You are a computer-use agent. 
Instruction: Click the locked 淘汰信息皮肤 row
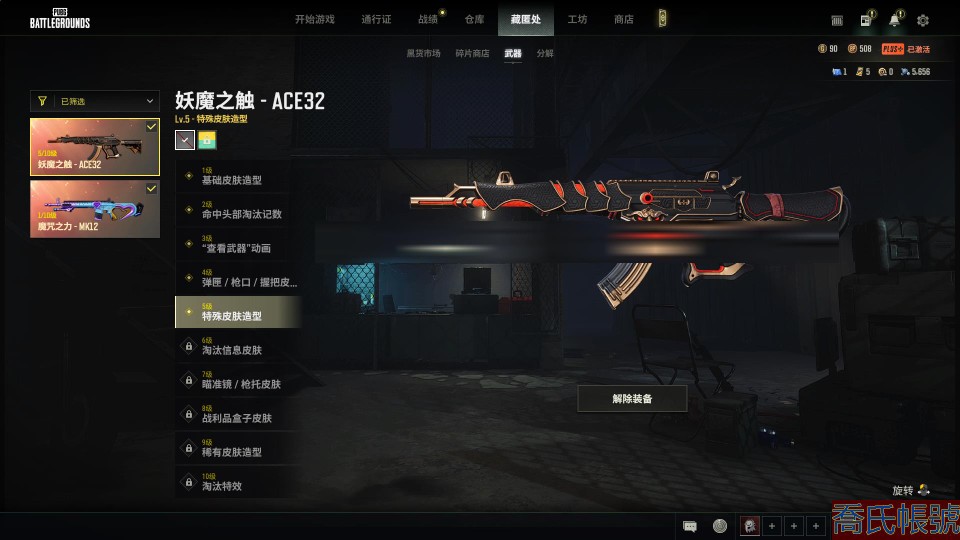[x=237, y=347]
